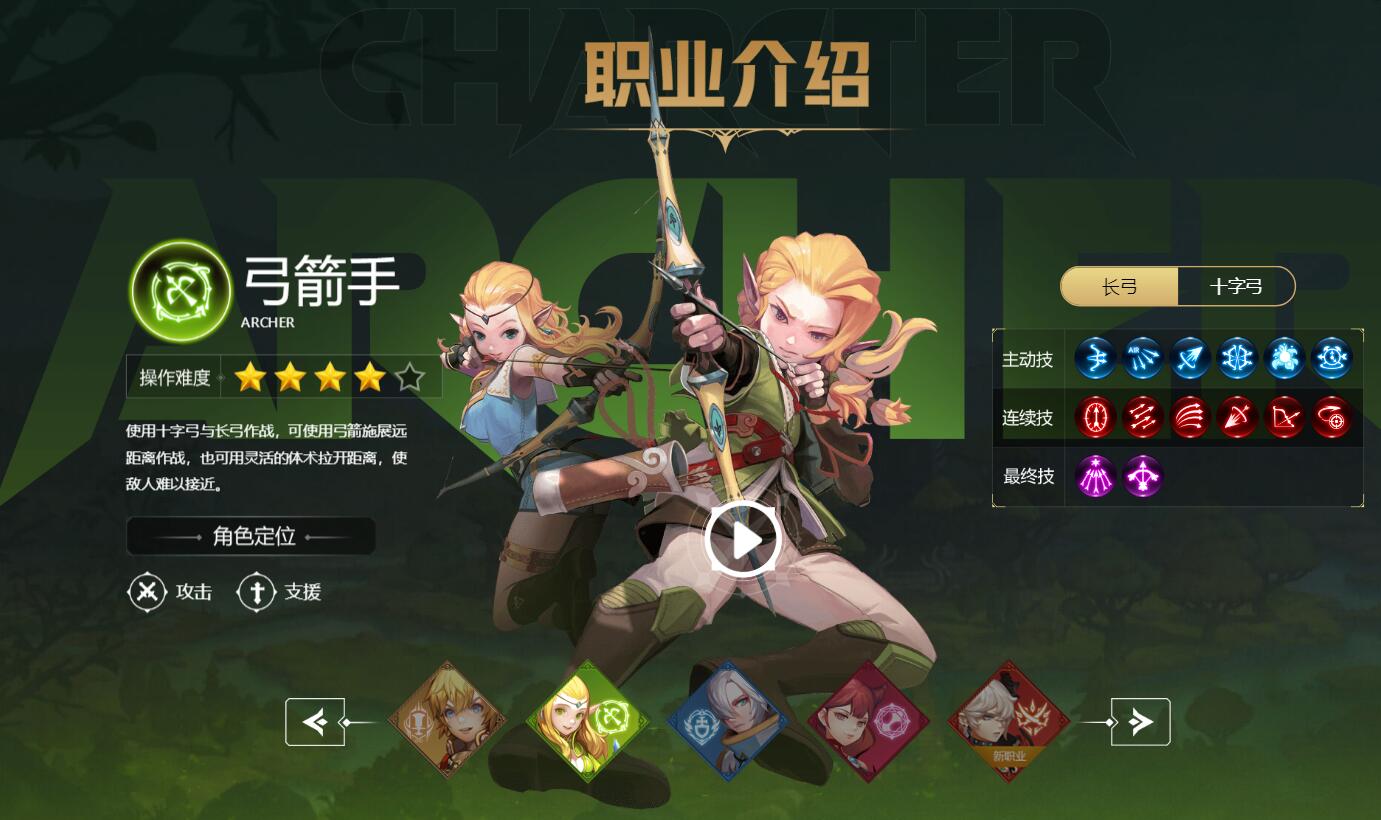The image size is (1381, 820).
Task: Click the first red combo skill icon
Action: tap(1095, 418)
